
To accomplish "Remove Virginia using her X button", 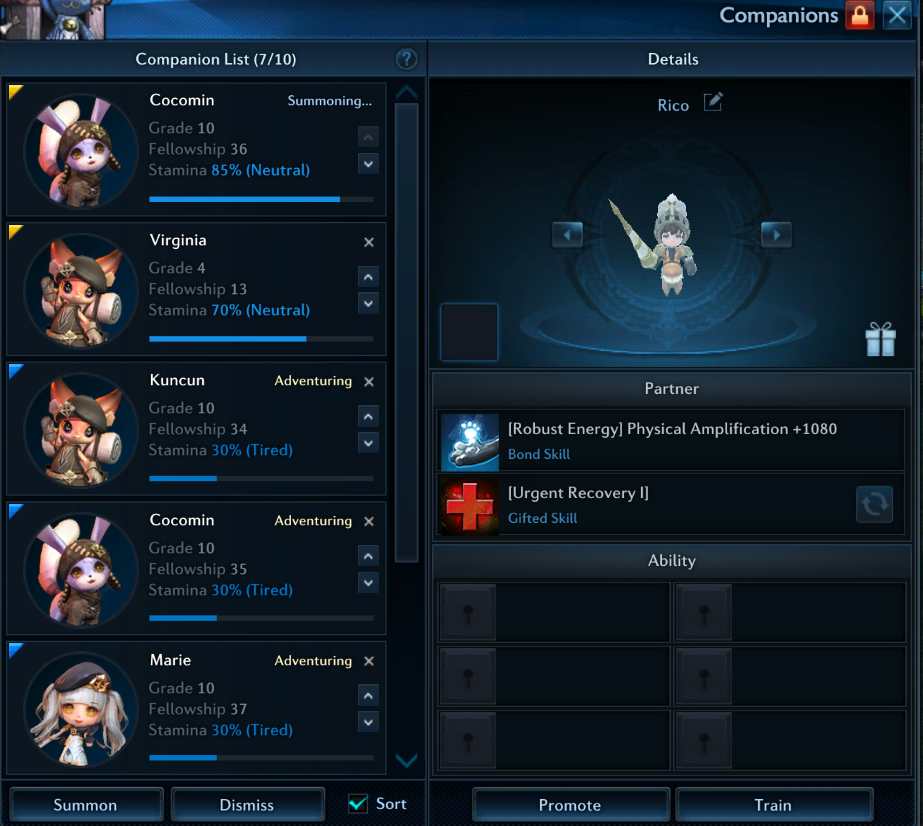I will coord(369,242).
